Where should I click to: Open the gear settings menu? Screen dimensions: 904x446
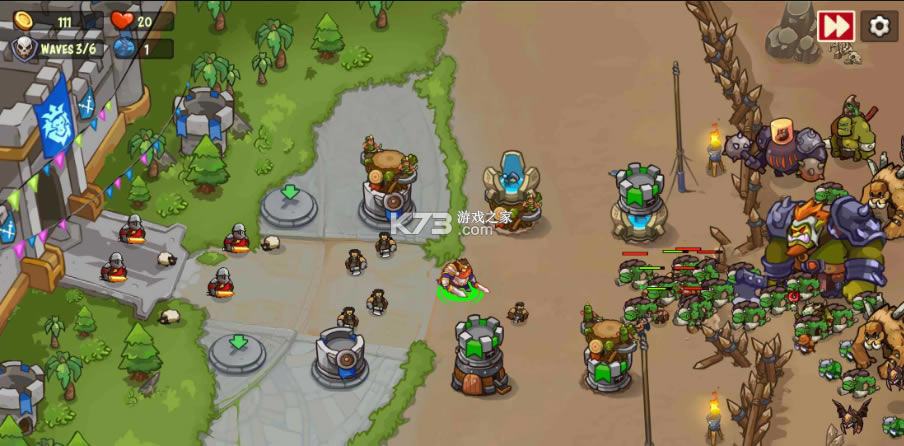point(879,26)
